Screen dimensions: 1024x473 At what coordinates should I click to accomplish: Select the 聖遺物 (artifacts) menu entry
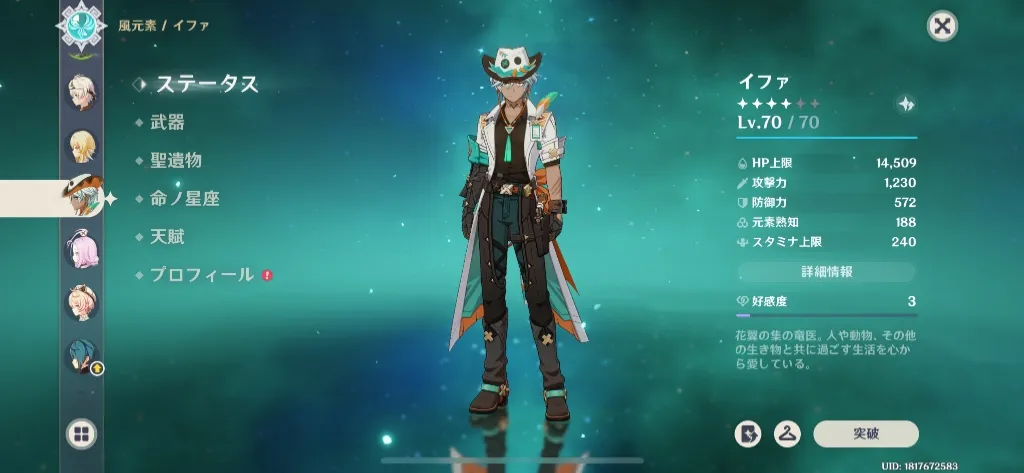click(x=175, y=160)
